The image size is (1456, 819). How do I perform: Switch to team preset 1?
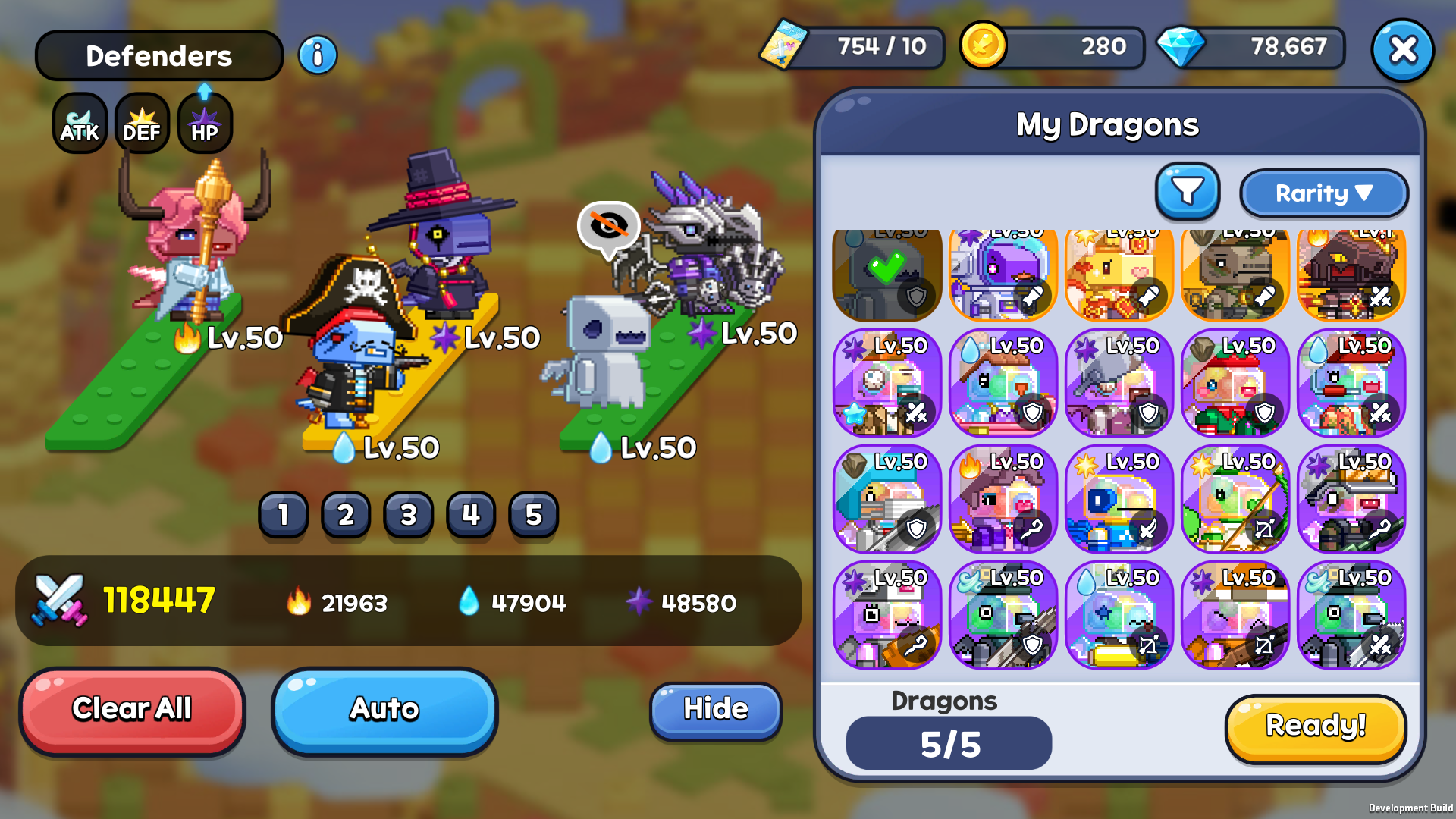[x=284, y=515]
